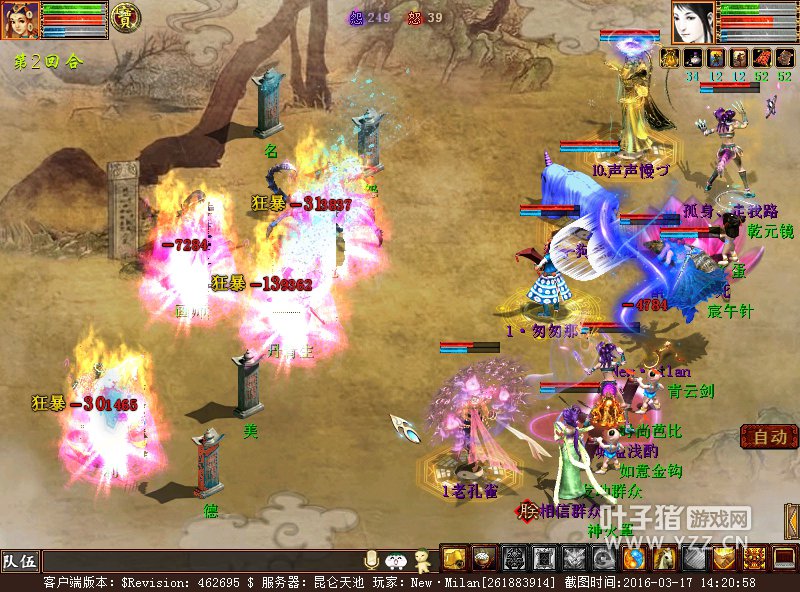The width and height of the screenshot is (800, 592).
Task: Click the red cloth status icon
Action: tap(762, 58)
